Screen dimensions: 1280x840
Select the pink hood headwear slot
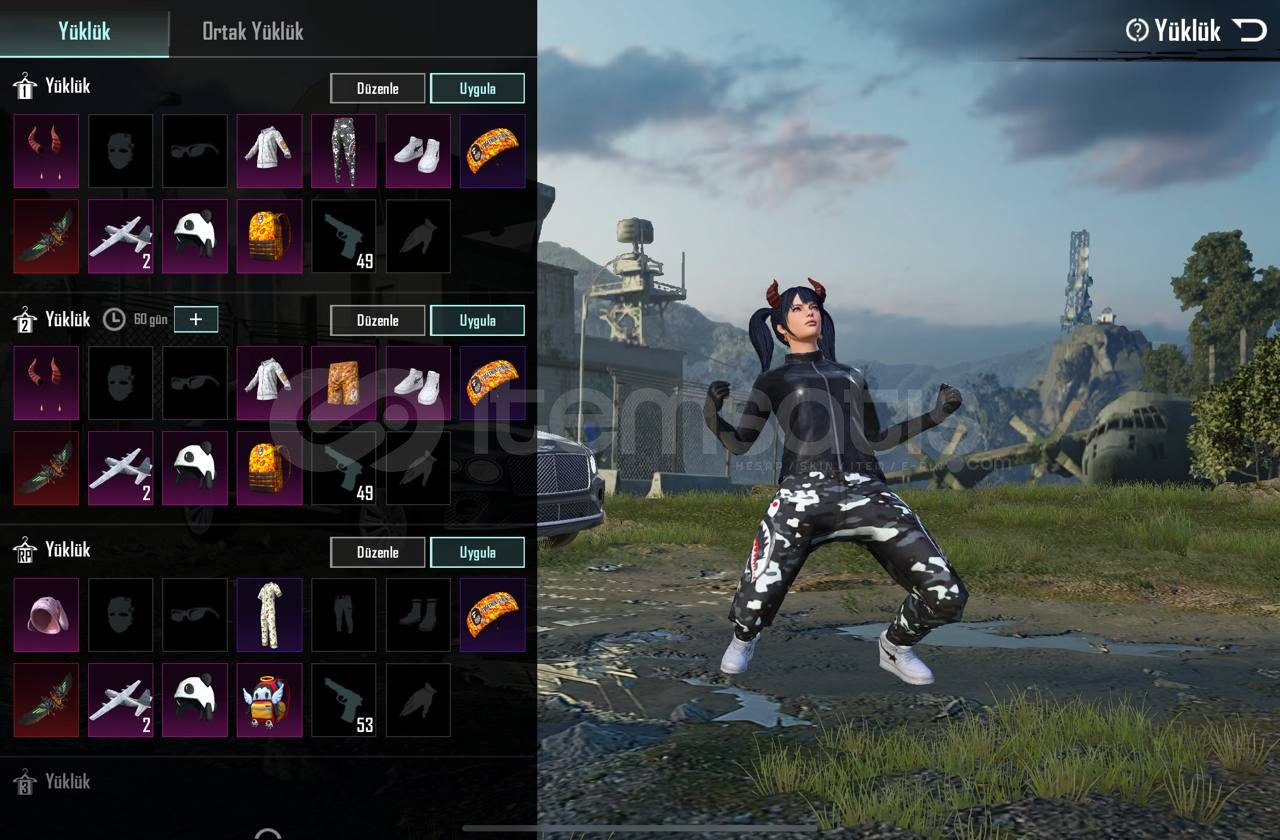(x=46, y=615)
